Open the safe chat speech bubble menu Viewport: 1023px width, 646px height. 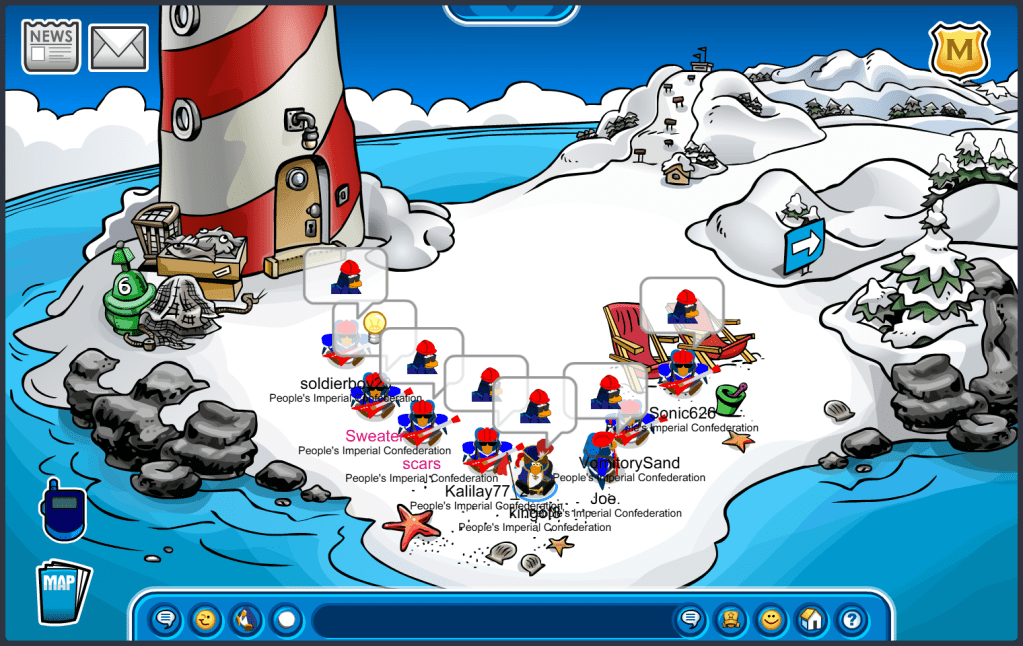tap(166, 620)
